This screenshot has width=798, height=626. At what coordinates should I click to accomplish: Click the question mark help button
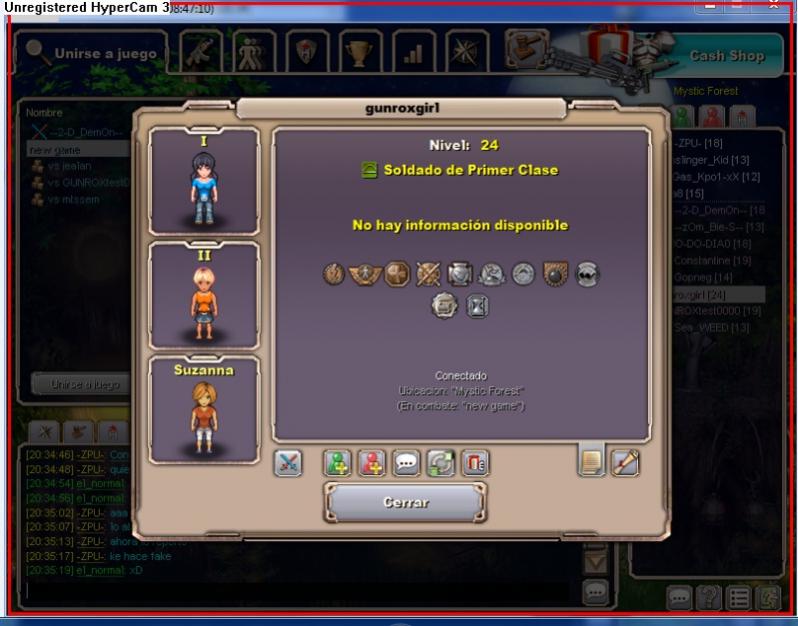tap(709, 598)
